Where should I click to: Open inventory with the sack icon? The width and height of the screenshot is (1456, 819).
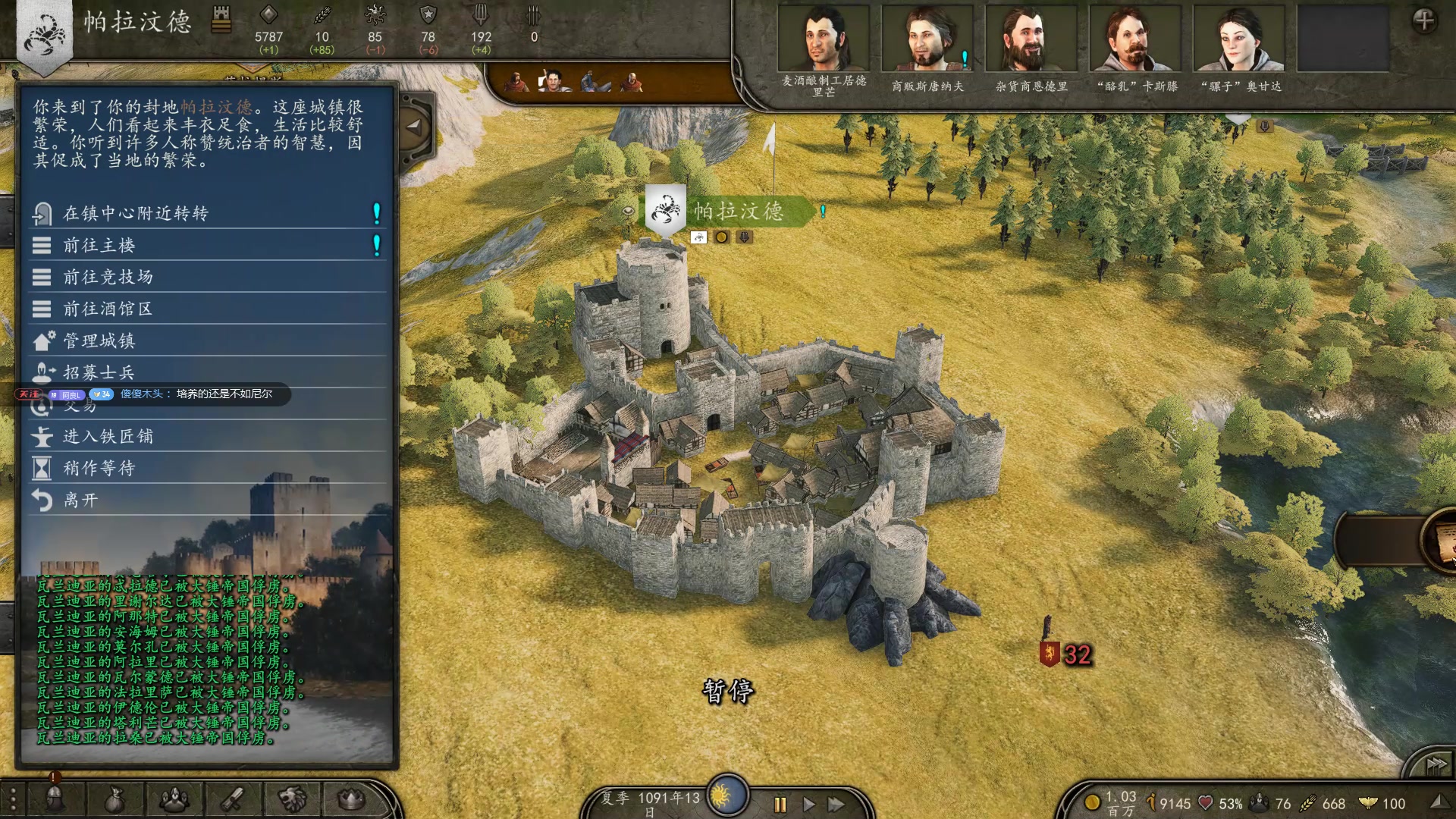tap(115, 799)
